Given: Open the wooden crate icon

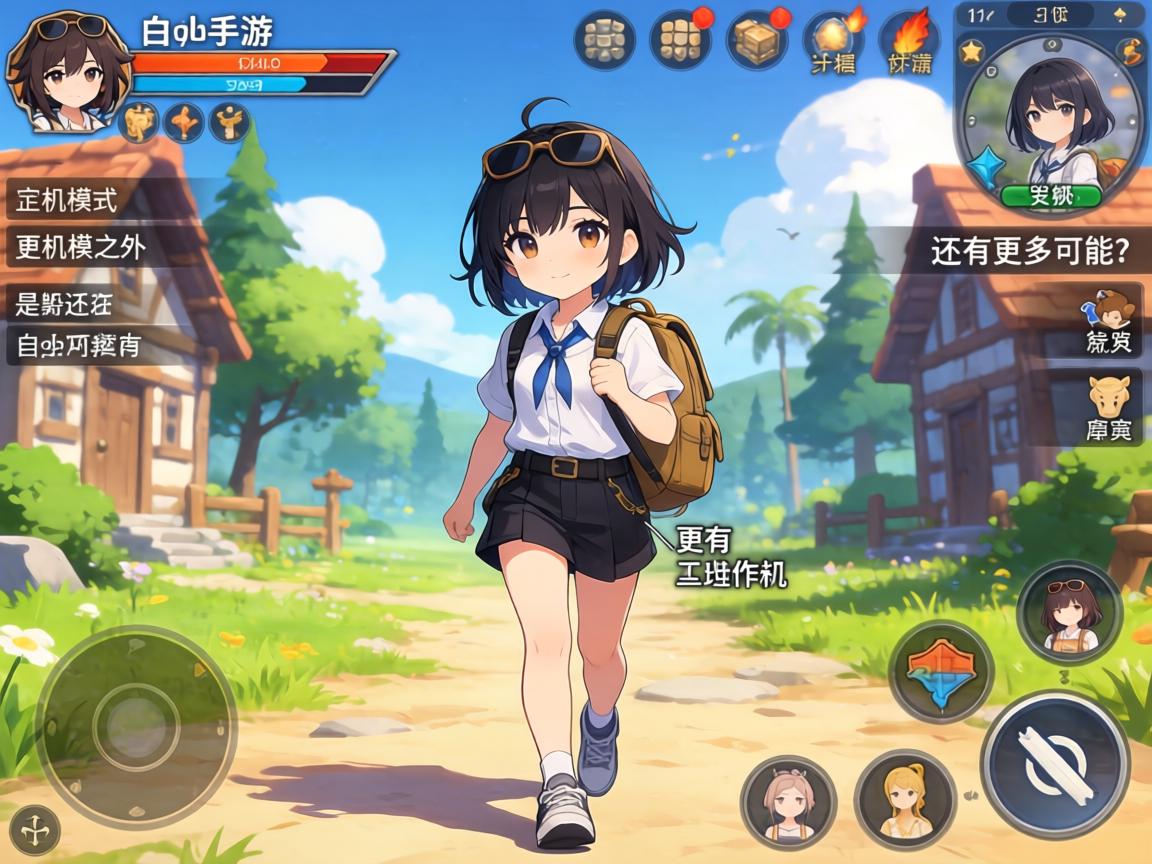Looking at the screenshot, I should 757,40.
